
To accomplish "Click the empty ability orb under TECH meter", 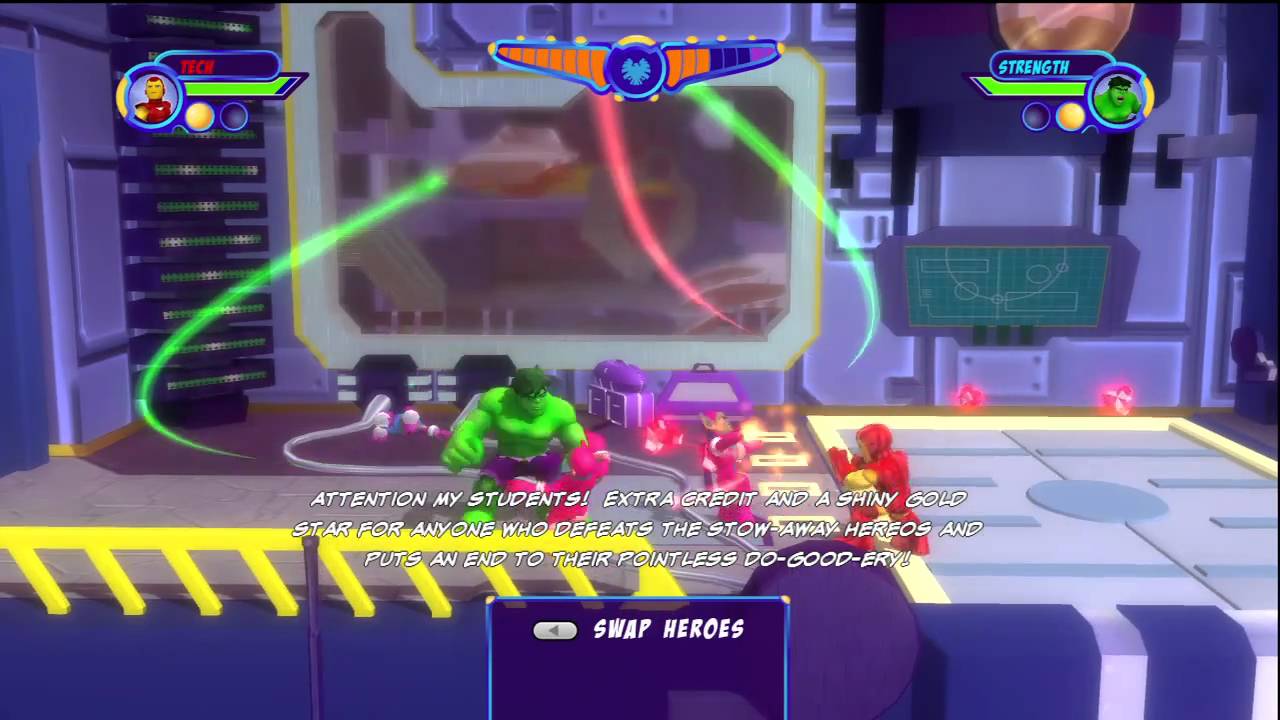I will [x=232, y=117].
